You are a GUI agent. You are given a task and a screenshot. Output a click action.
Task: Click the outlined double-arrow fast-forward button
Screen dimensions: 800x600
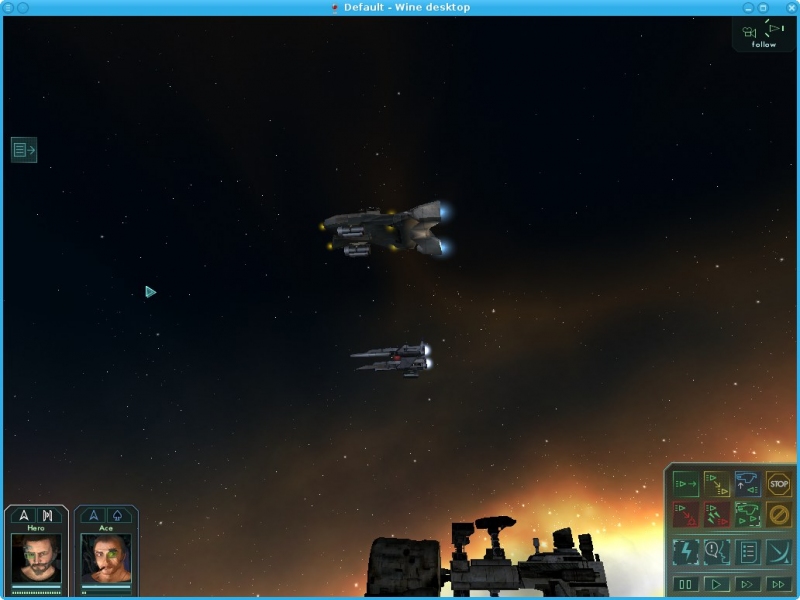coord(747,584)
